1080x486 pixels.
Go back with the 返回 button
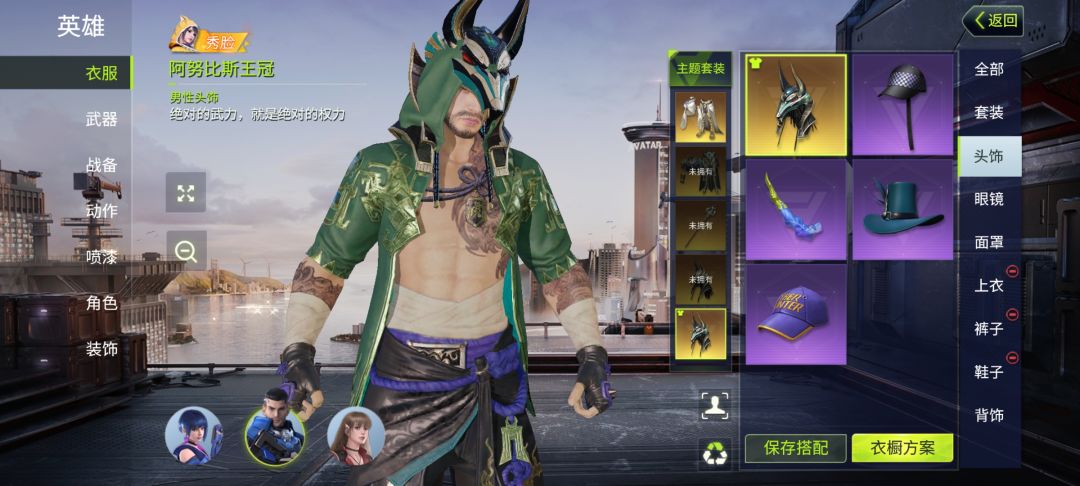992,20
